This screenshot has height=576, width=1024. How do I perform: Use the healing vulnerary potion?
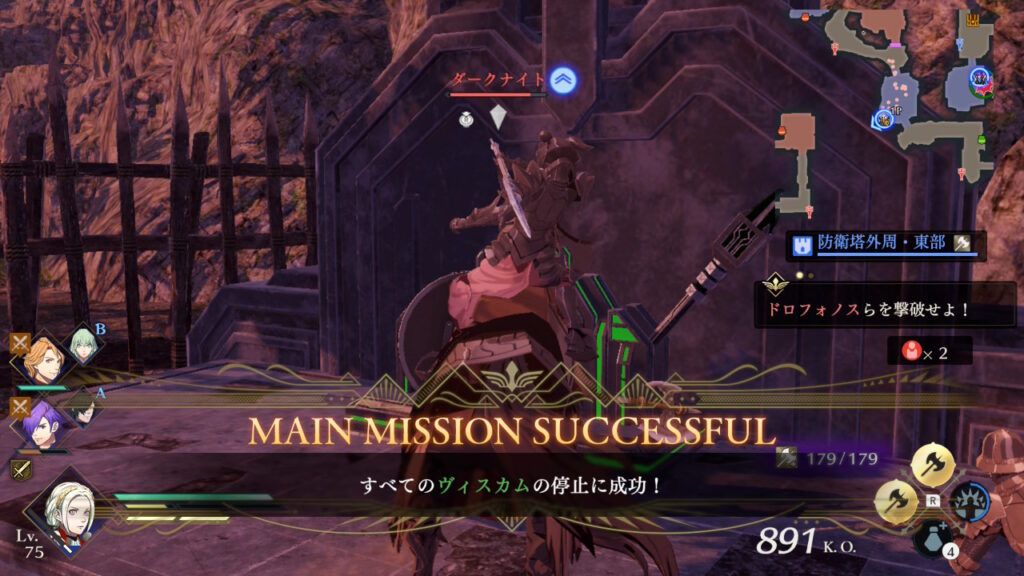932,539
